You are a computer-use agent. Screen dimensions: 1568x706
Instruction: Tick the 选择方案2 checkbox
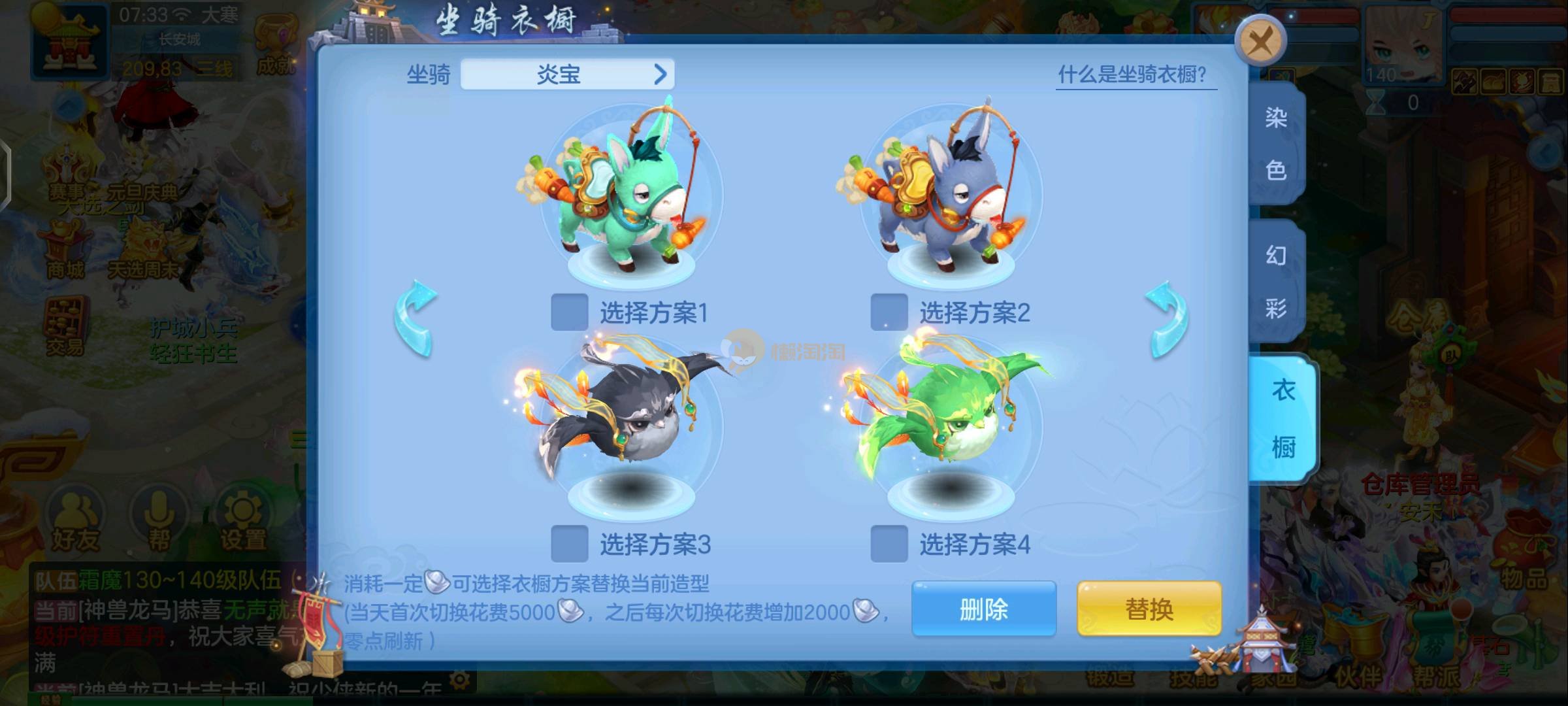click(889, 312)
